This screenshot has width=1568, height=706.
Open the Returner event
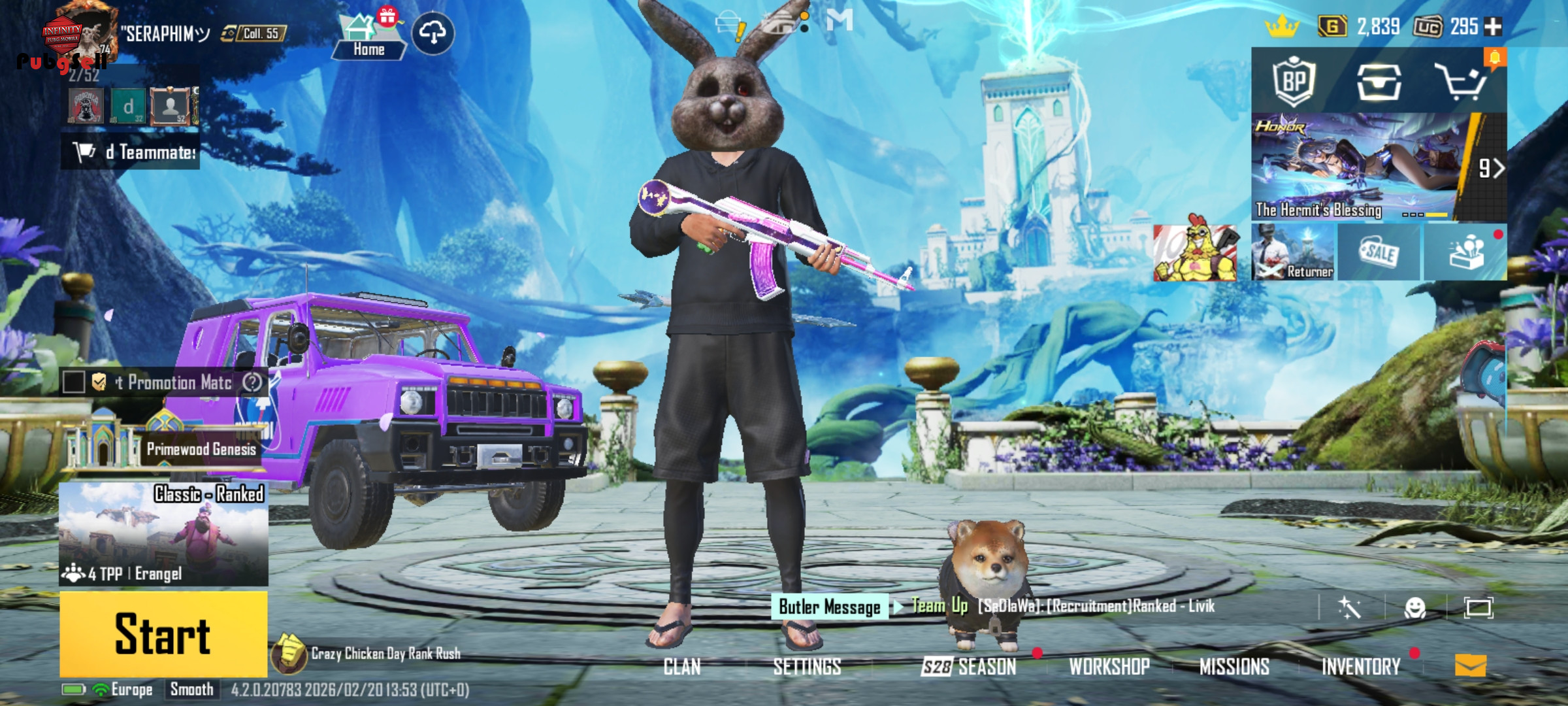[1294, 252]
